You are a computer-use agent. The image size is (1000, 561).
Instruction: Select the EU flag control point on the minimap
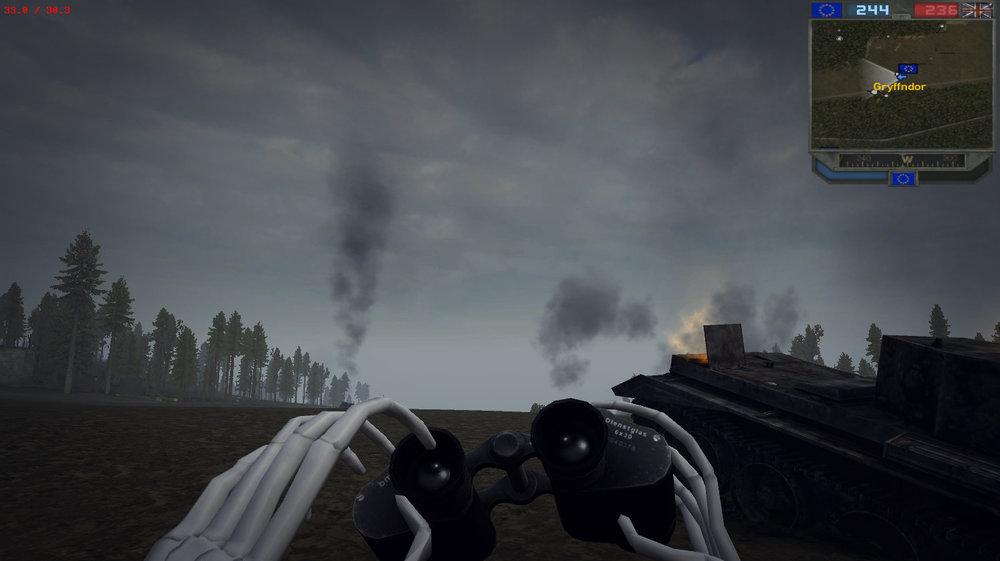point(908,69)
